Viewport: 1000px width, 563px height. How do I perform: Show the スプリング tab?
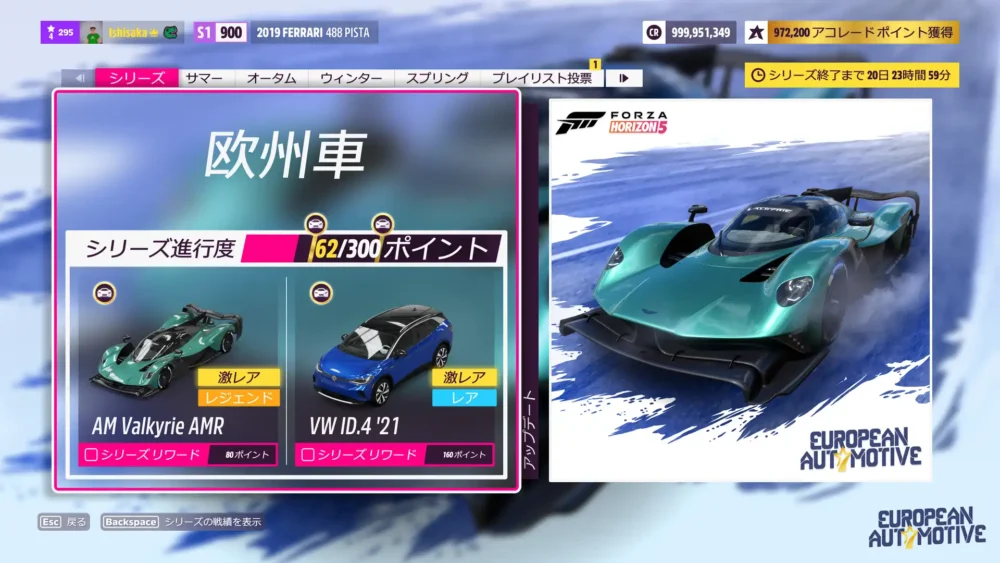(x=438, y=78)
